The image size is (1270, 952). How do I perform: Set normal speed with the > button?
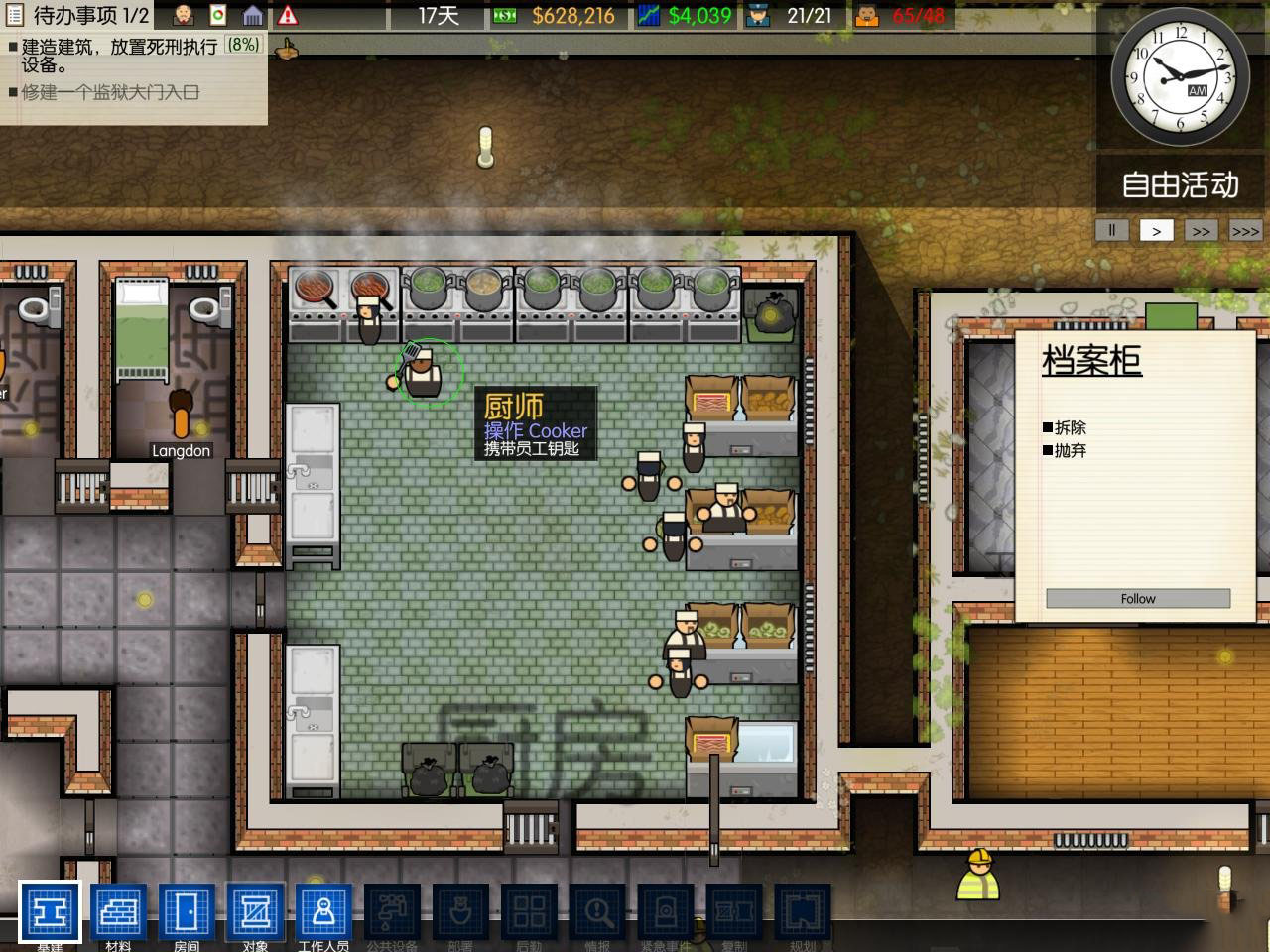pos(1156,230)
